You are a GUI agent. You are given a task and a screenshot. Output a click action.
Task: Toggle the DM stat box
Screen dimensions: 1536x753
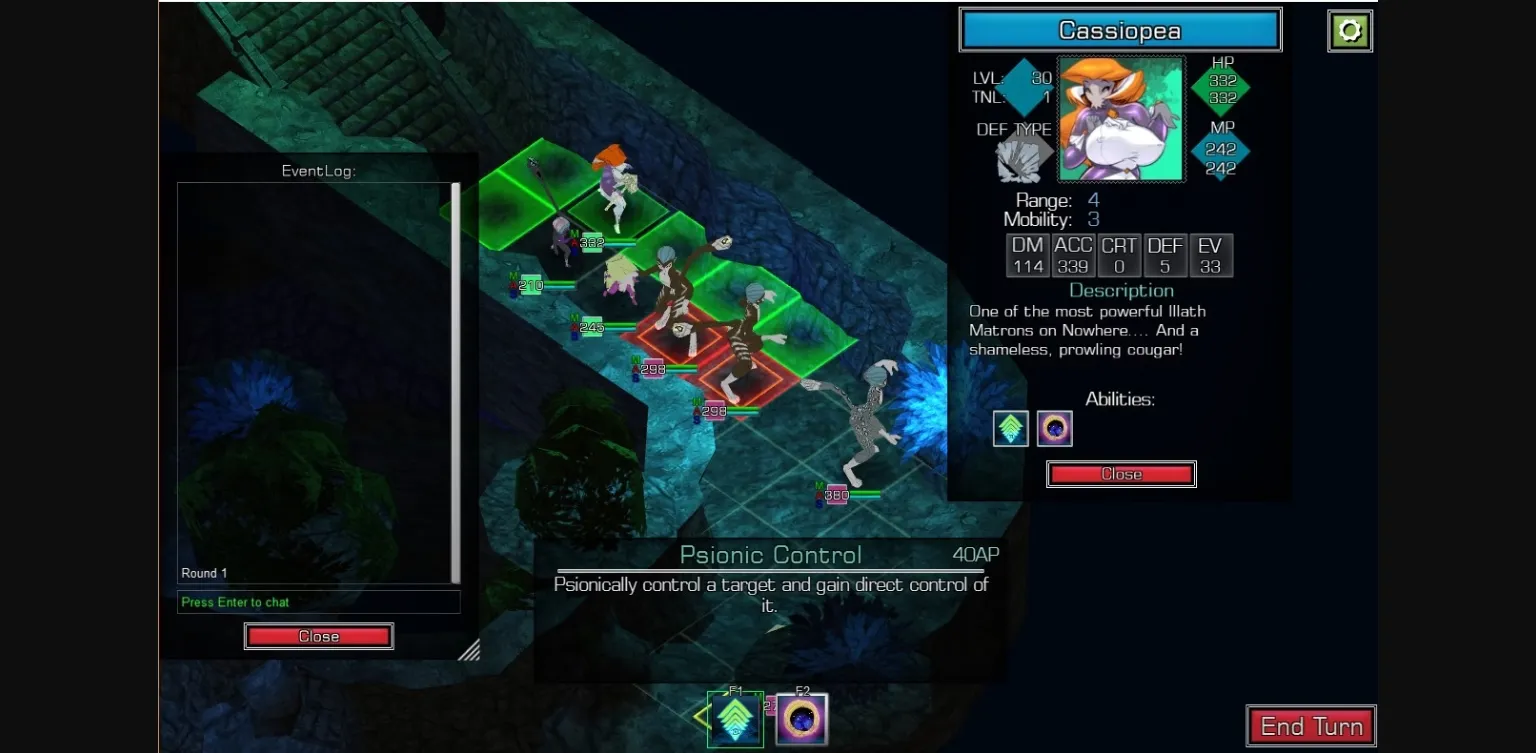point(1028,255)
